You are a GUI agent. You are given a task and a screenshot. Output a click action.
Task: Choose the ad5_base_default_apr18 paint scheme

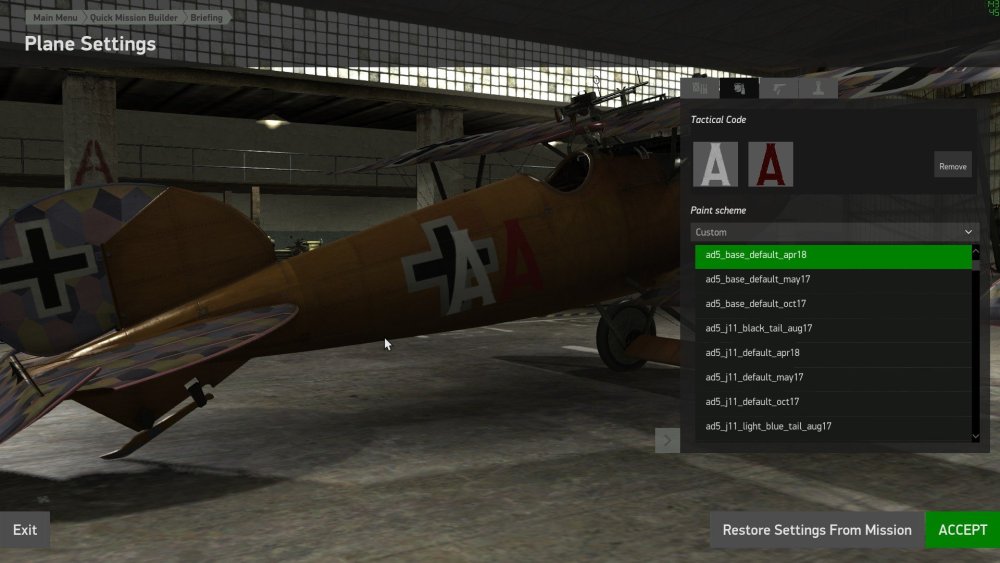[834, 255]
